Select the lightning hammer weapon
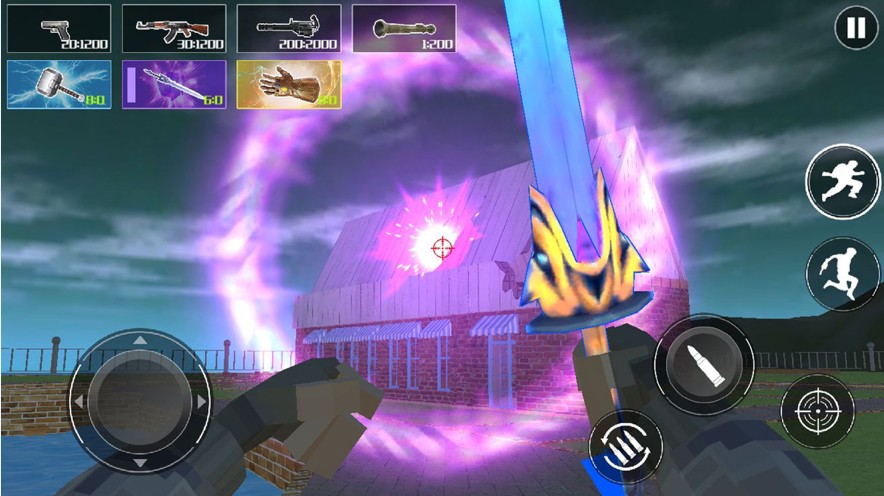 tap(58, 85)
